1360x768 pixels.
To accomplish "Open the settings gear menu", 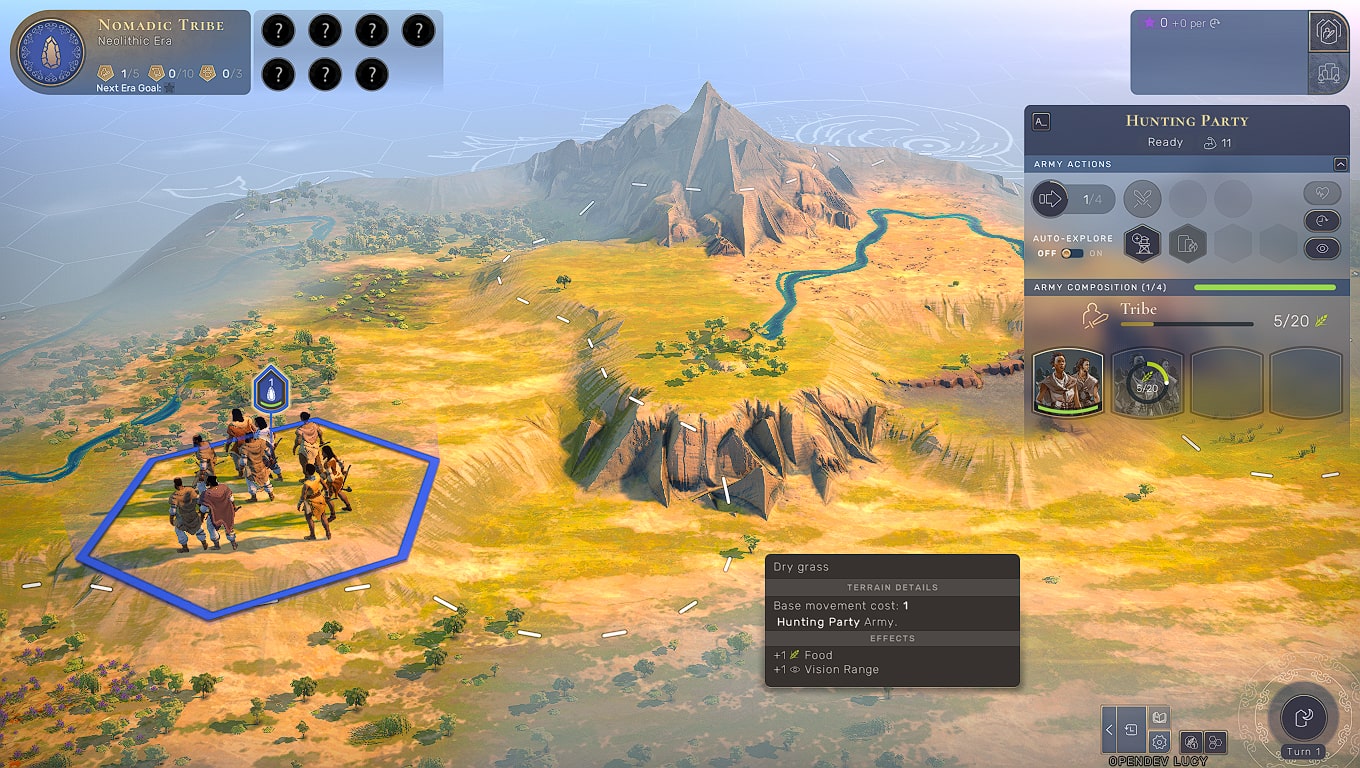I will (x=1159, y=741).
